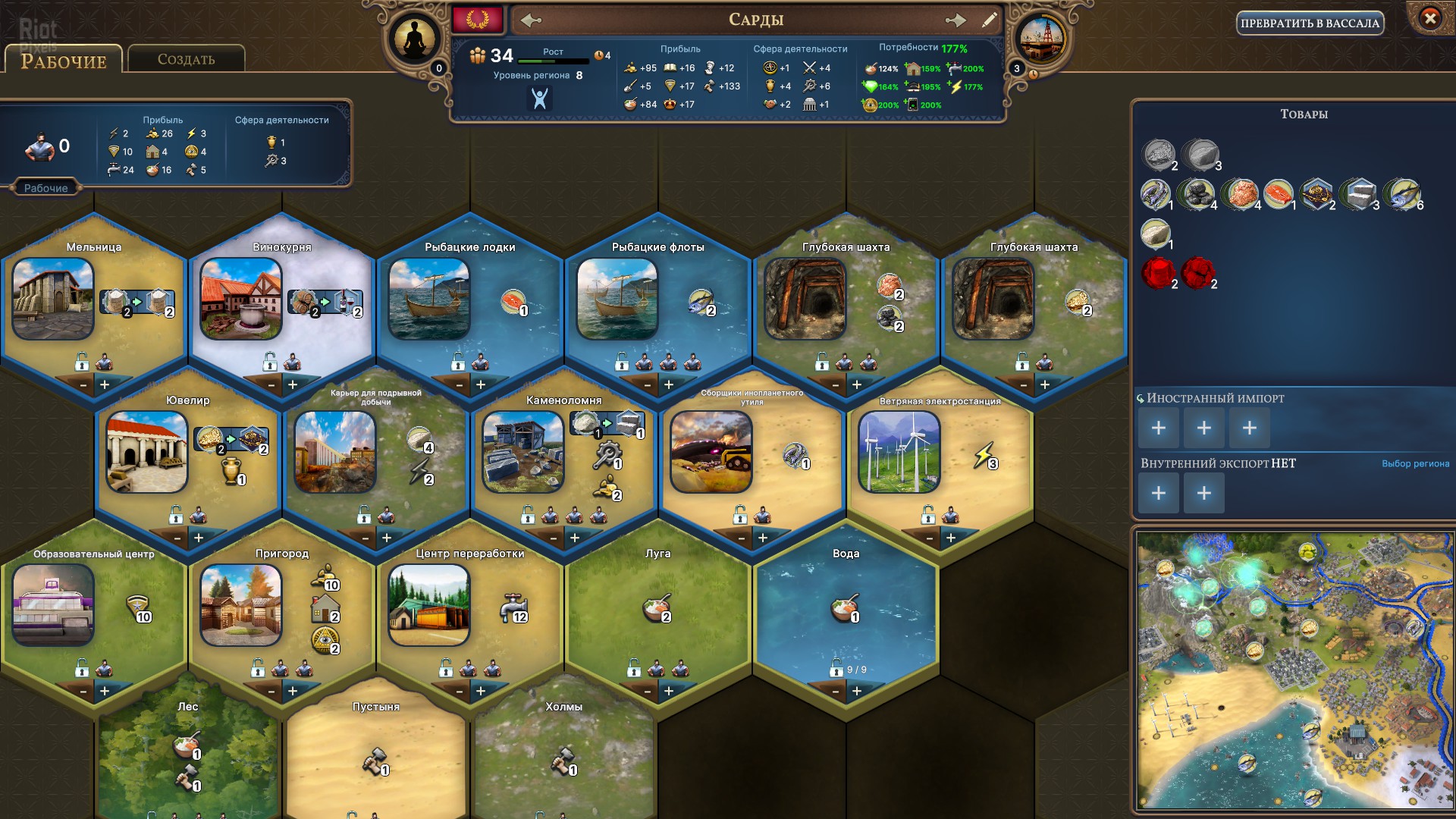Image resolution: width=1456 pixels, height=819 pixels.
Task: Toggle the Работие button under worker panel
Action: click(45, 188)
